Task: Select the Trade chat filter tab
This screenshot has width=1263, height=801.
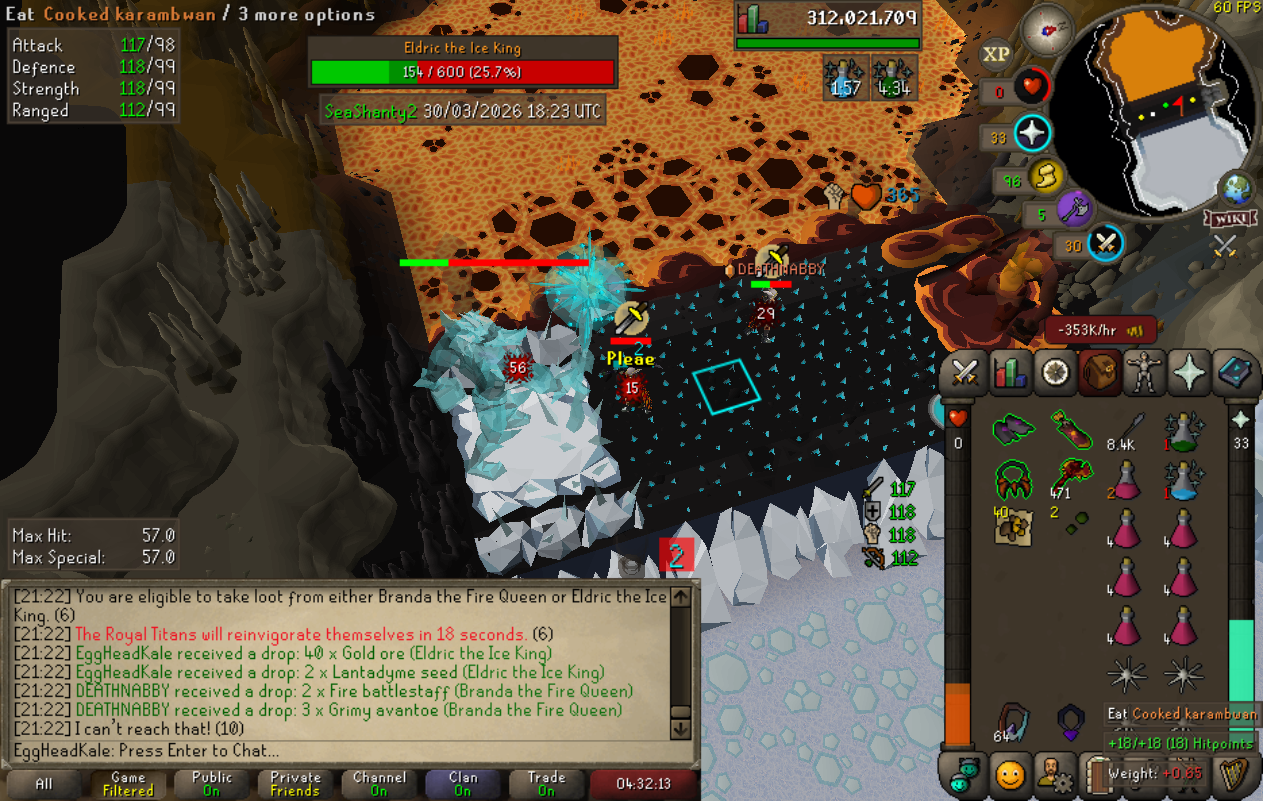Action: (546, 783)
